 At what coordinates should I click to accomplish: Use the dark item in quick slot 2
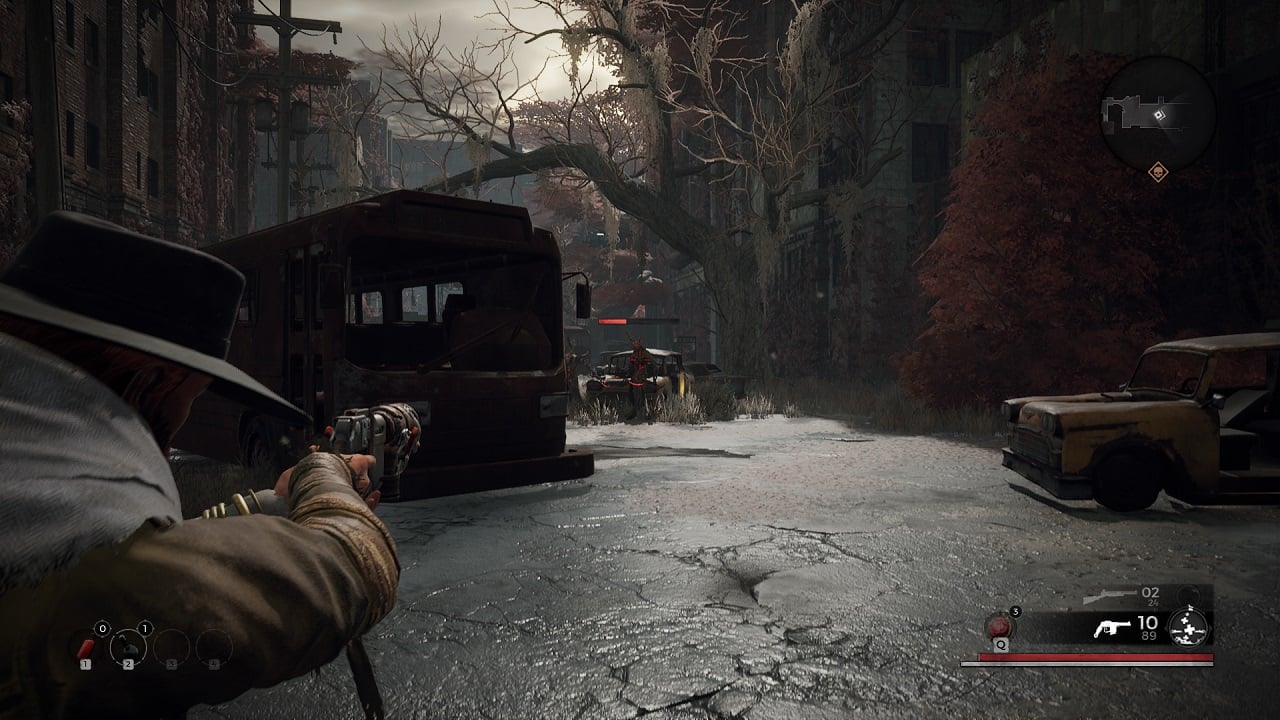tap(129, 648)
